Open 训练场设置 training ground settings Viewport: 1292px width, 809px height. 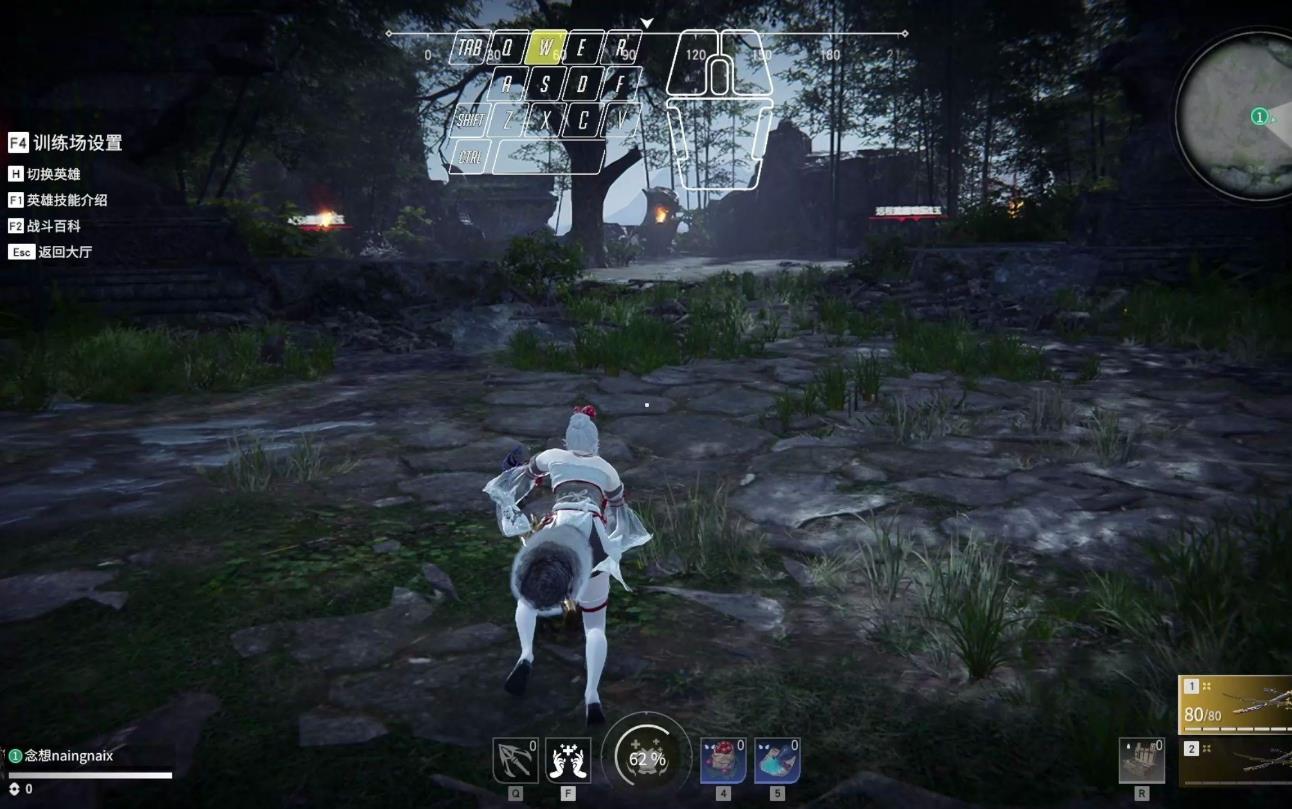pyautogui.click(x=66, y=143)
